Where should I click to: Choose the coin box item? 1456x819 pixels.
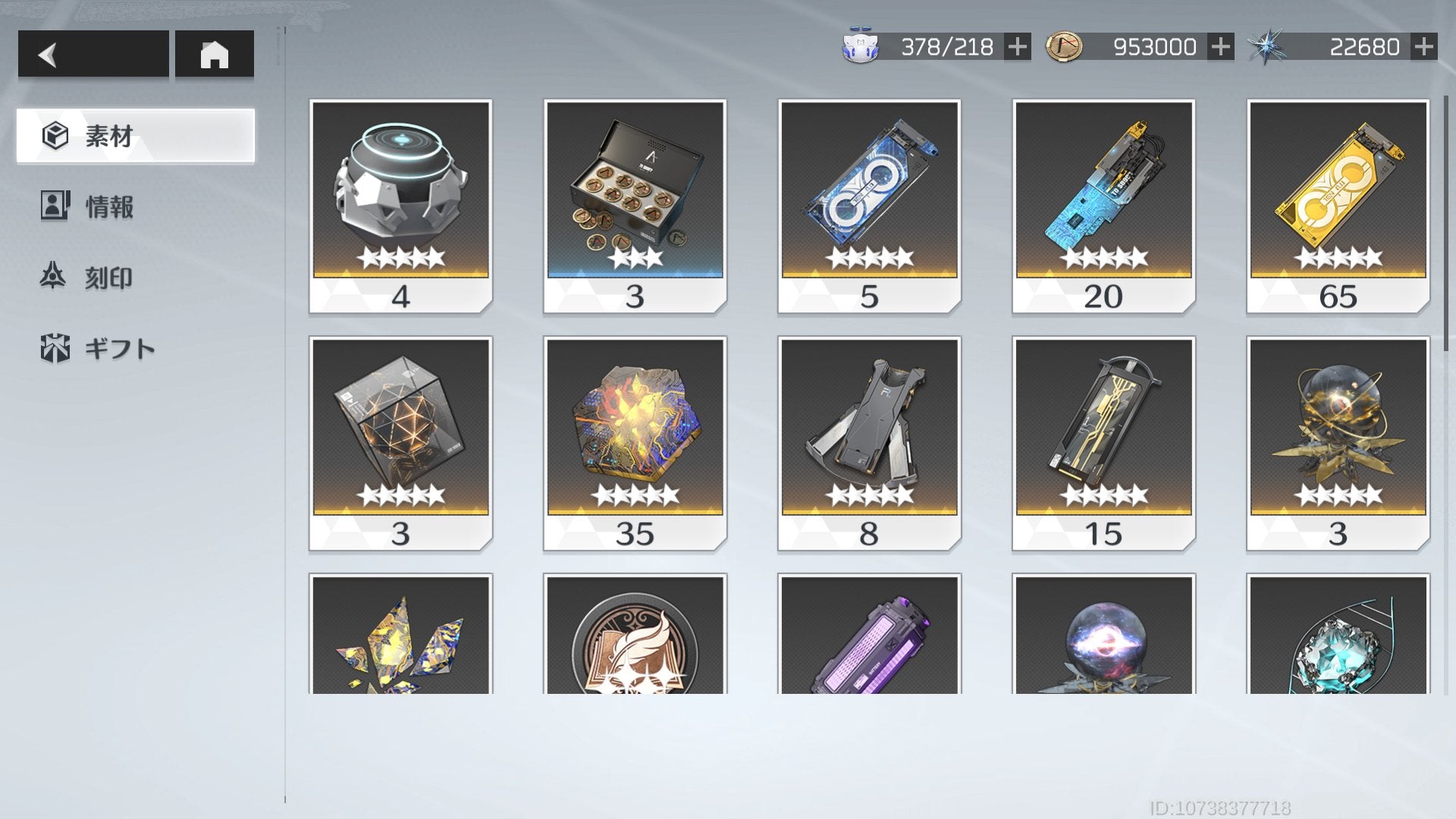pos(635,205)
